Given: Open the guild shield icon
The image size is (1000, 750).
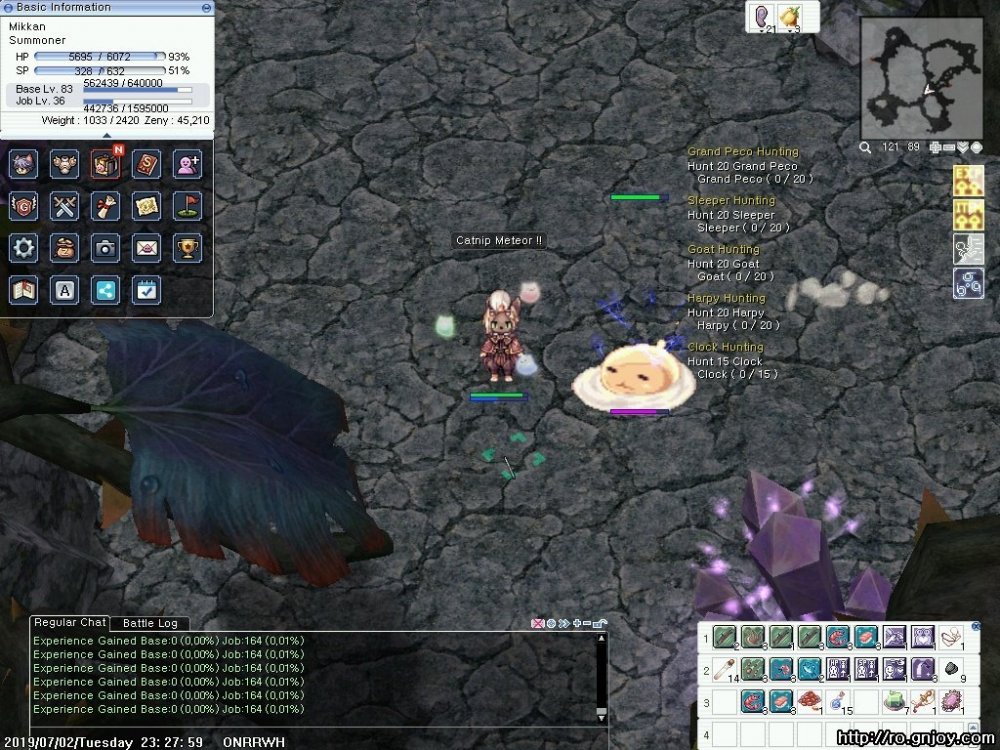Looking at the screenshot, I should 23,206.
